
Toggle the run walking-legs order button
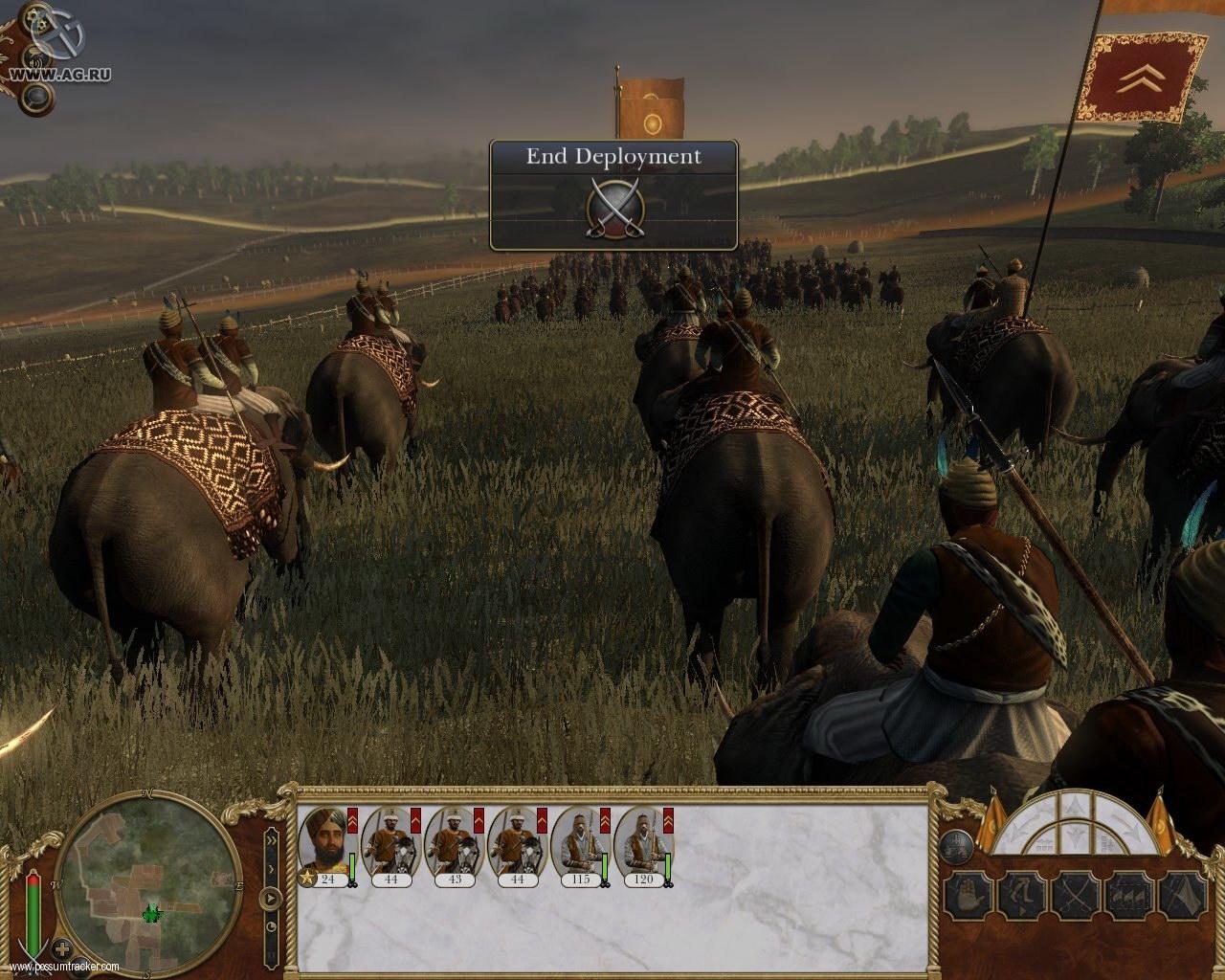[1020, 898]
